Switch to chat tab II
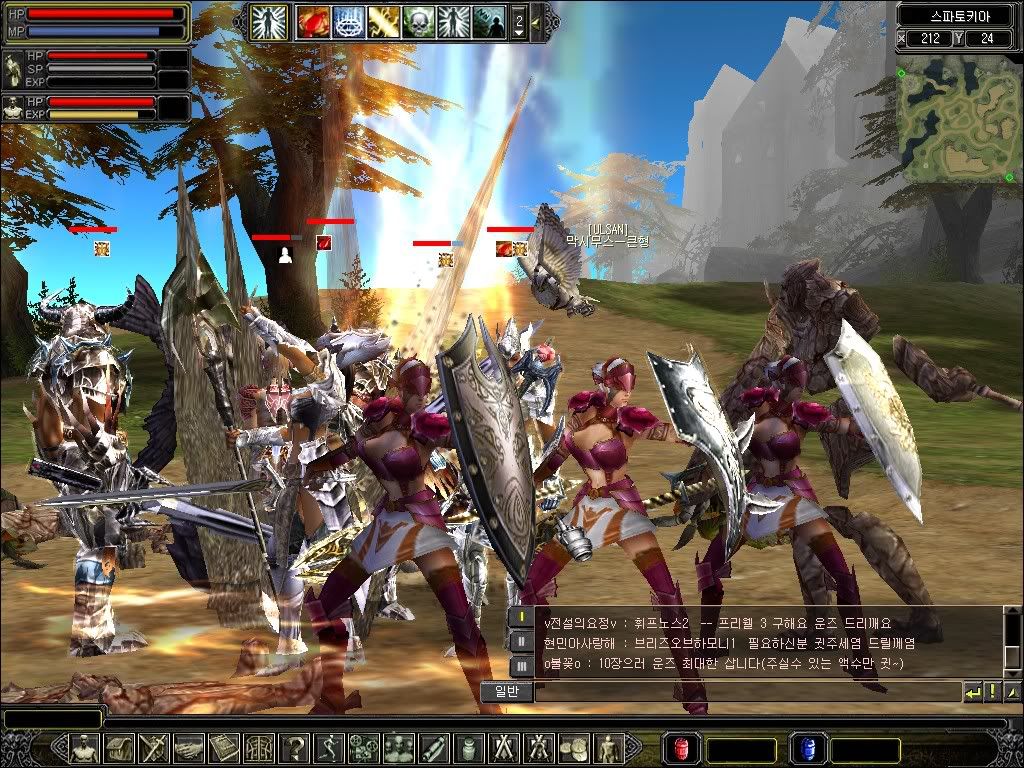The image size is (1024, 768). [x=522, y=641]
